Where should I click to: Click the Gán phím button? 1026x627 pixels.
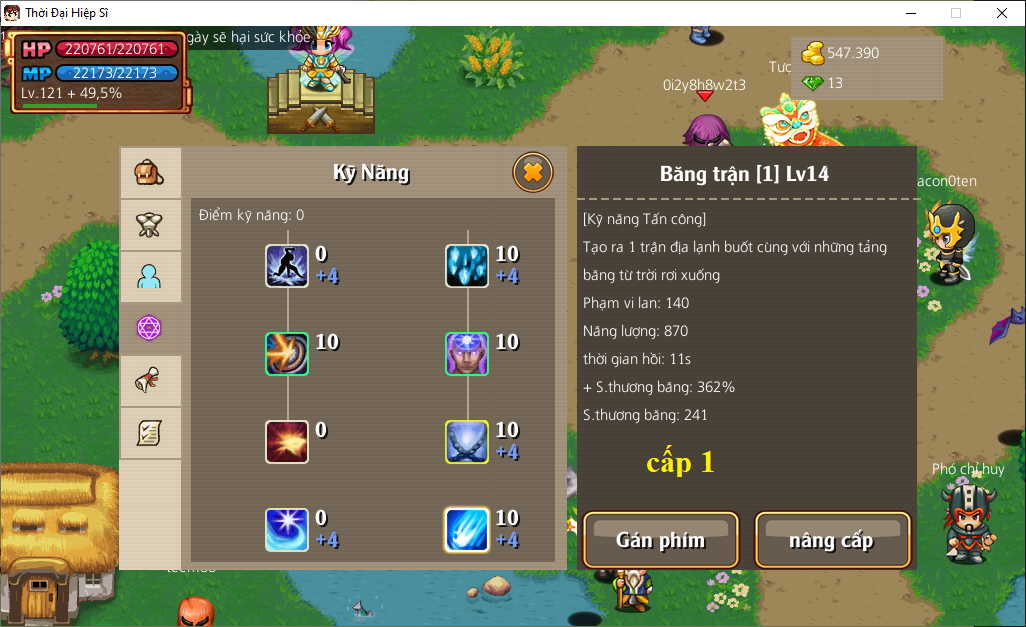(x=661, y=540)
